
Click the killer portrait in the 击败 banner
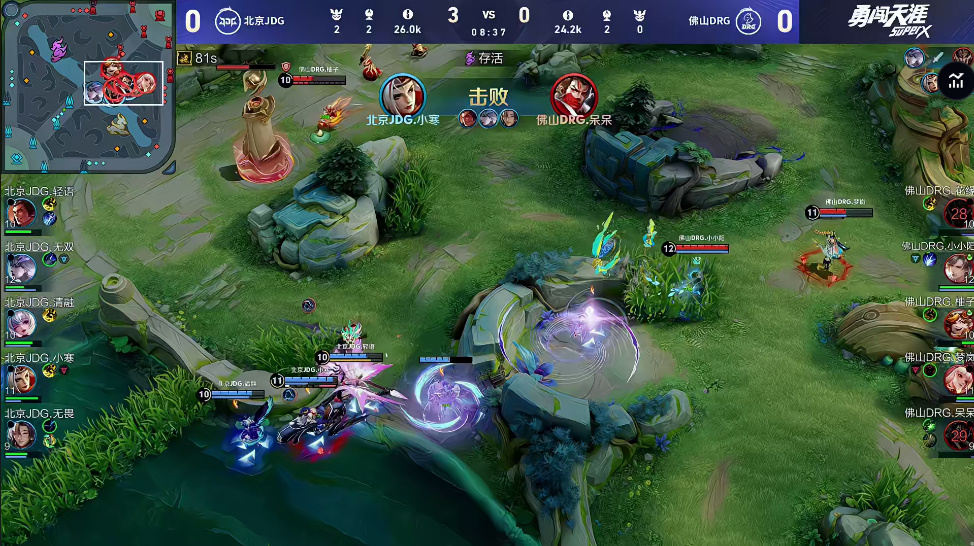[403, 95]
